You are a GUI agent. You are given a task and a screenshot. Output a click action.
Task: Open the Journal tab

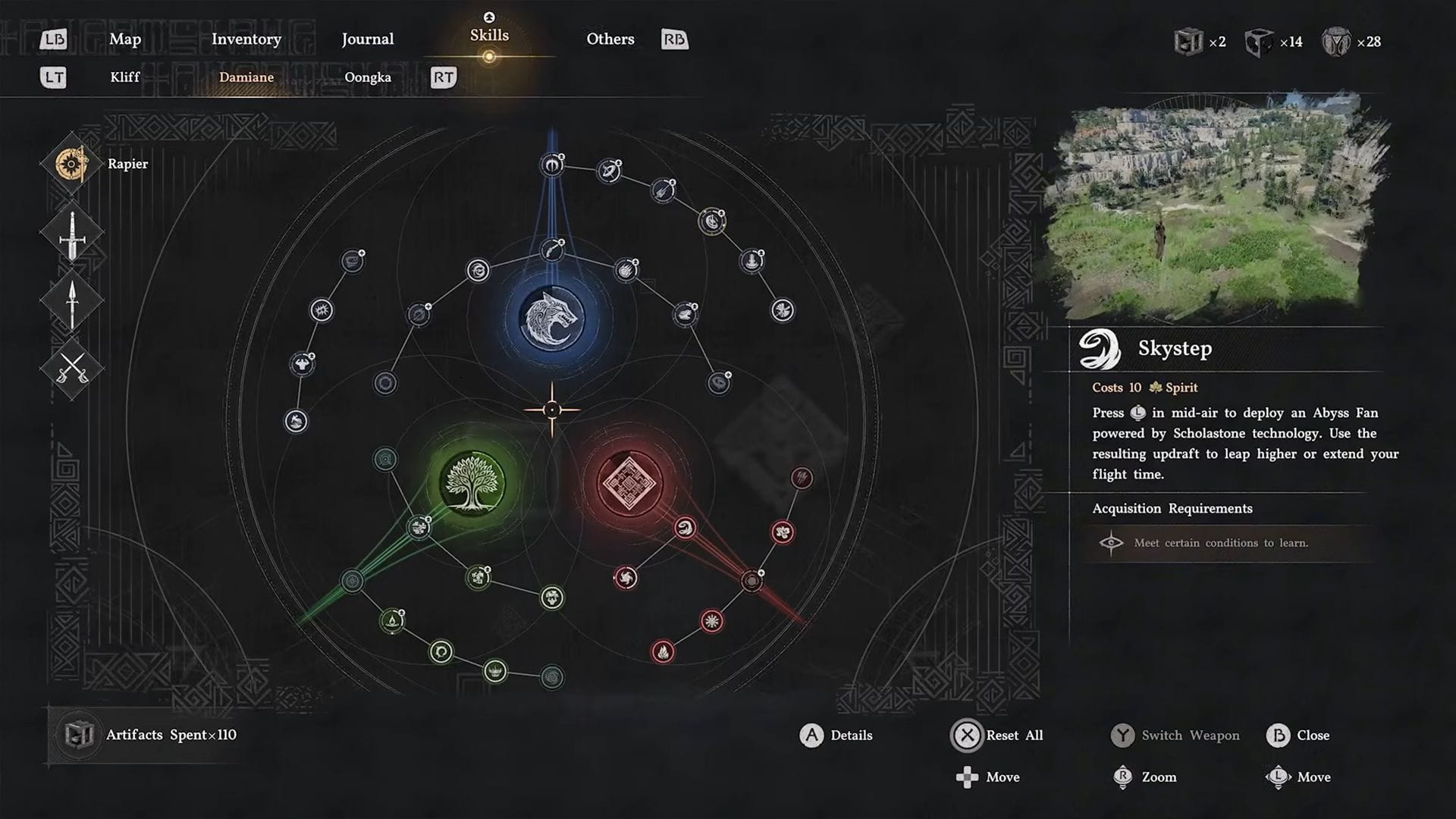[x=368, y=39]
